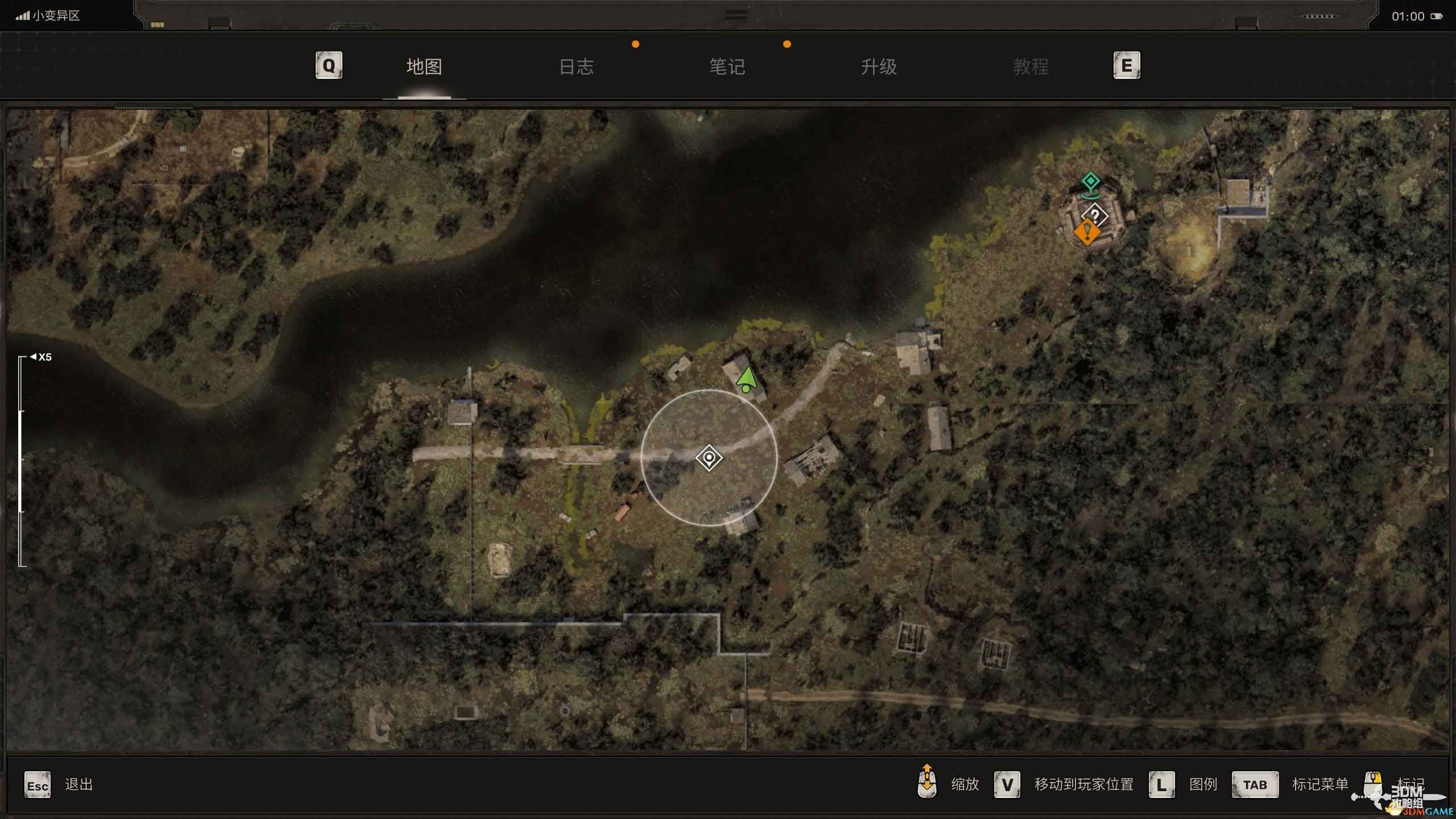Open the 标记菜单 marker menu
Viewport: 1456px width, 819px height.
pyautogui.click(x=1319, y=785)
